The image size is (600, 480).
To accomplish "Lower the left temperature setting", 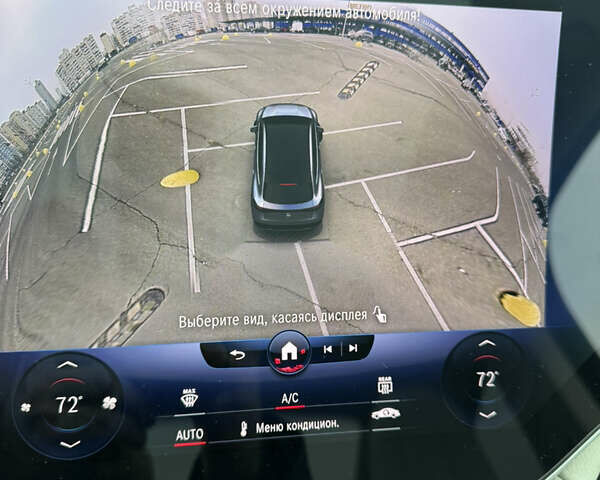I will click(69, 443).
